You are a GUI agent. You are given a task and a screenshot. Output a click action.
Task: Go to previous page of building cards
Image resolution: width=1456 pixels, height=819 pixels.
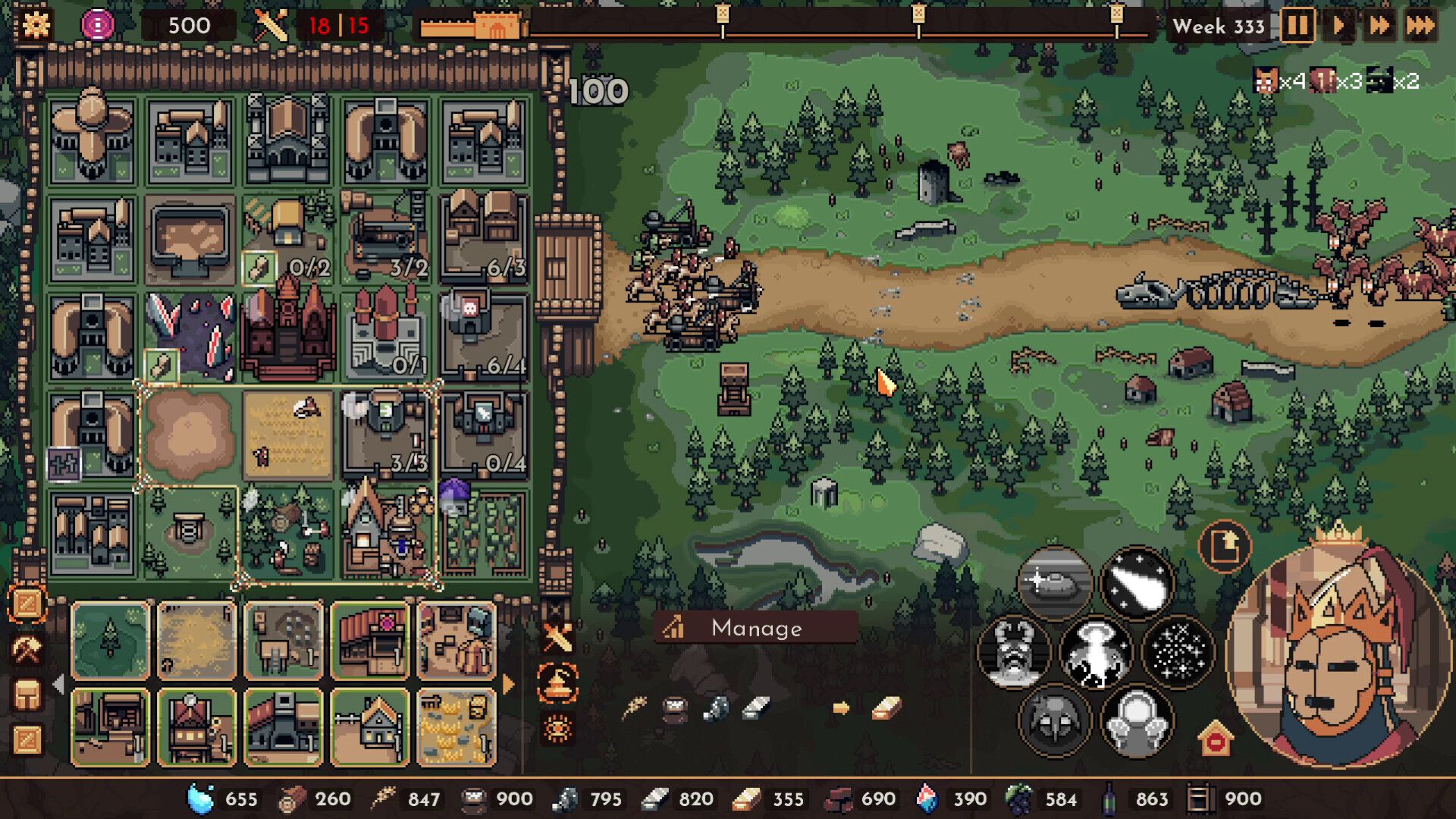tap(58, 685)
